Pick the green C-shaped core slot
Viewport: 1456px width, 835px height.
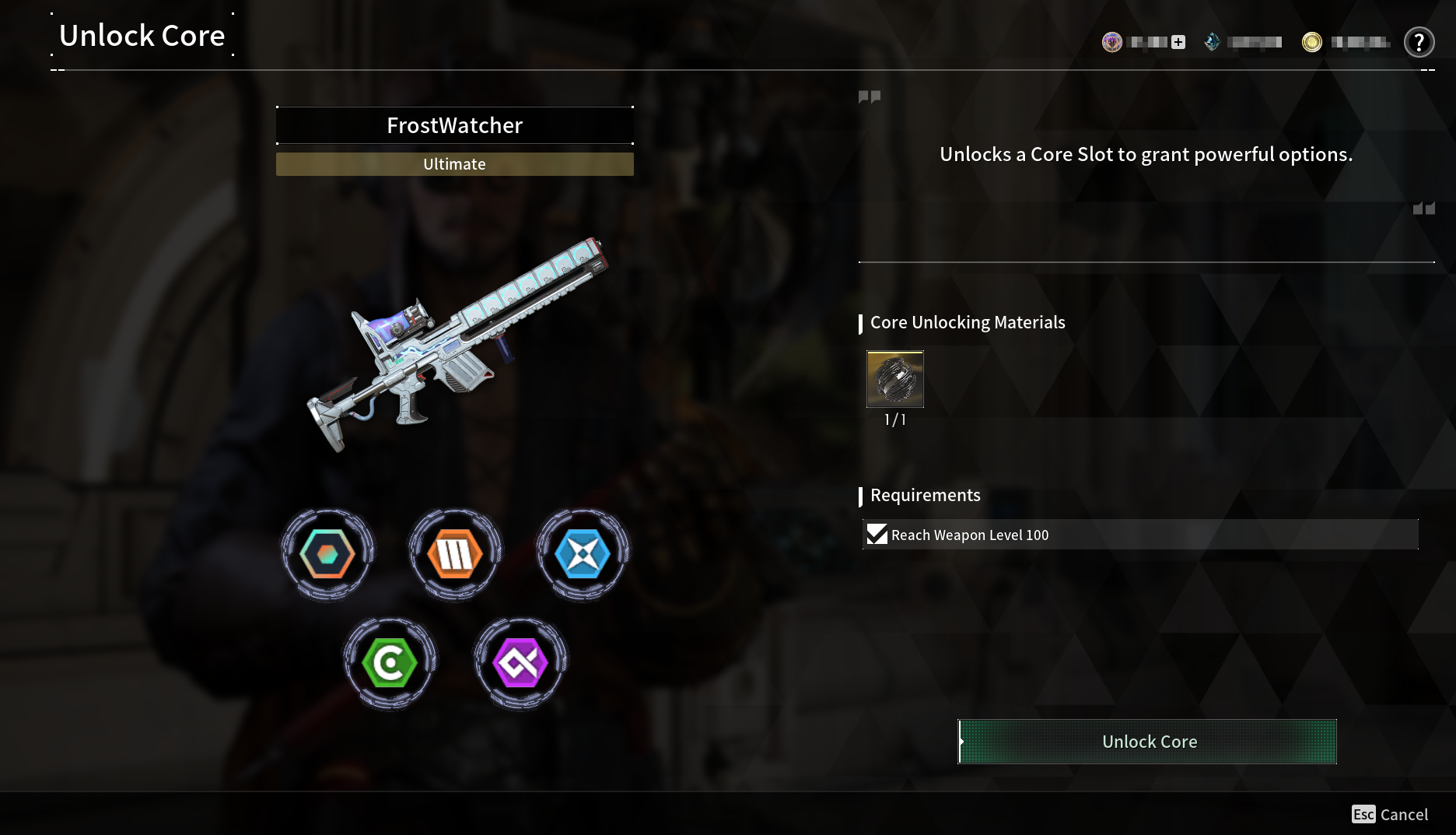click(x=390, y=664)
